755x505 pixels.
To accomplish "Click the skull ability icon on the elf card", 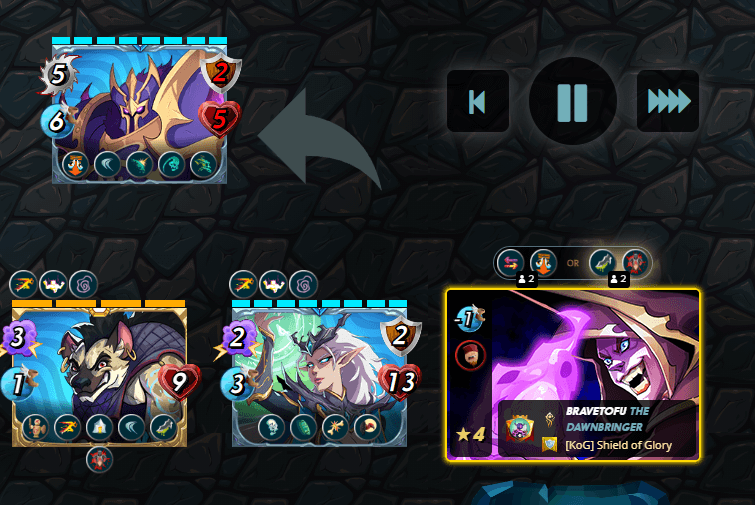I will click(268, 427).
